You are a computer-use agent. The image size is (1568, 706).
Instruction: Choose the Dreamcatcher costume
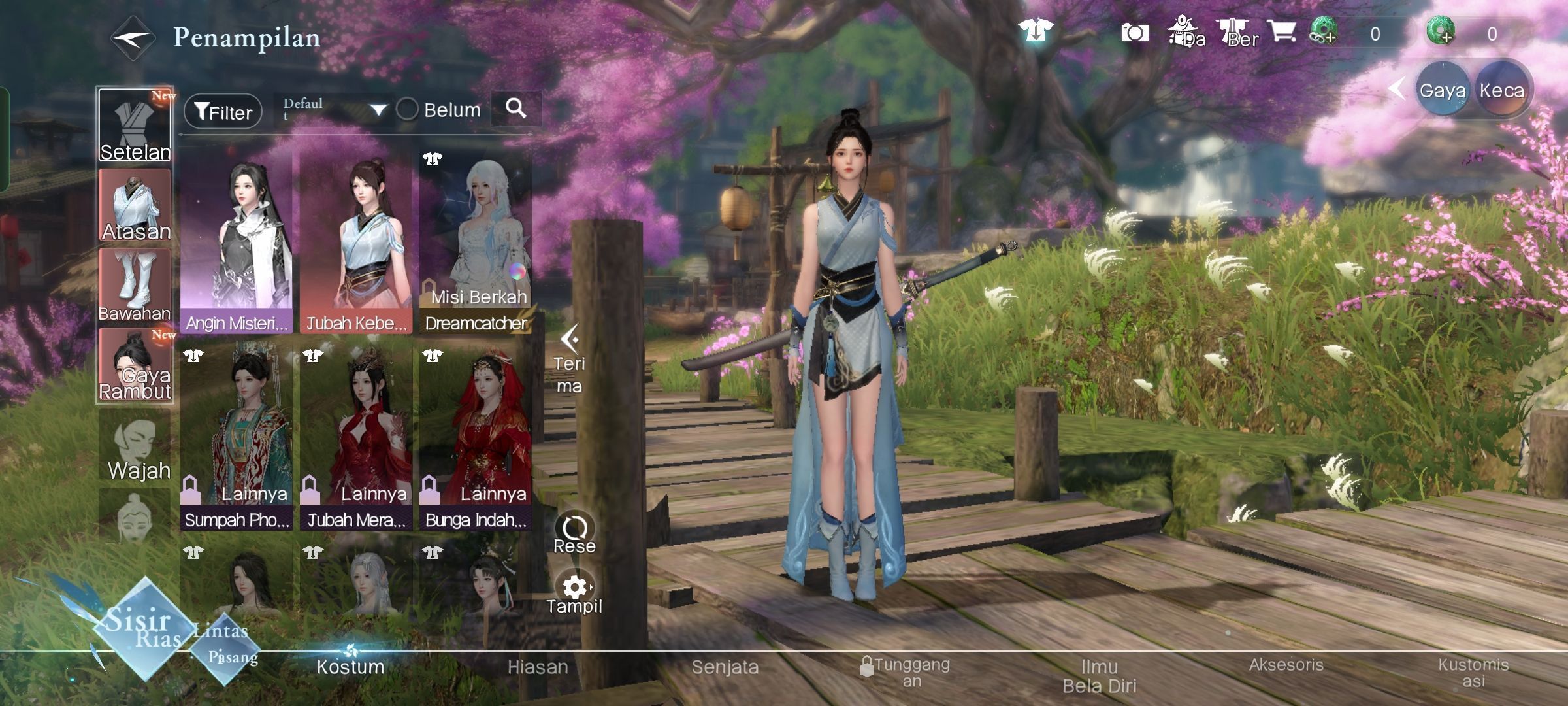(476, 242)
